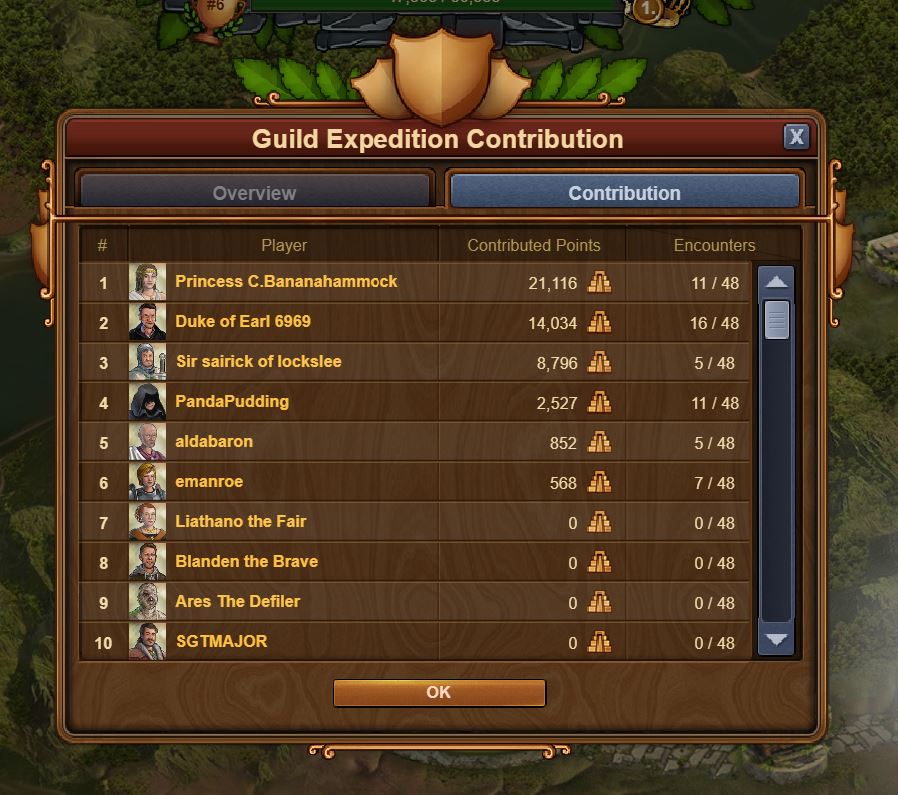Confirm with the OK button
The image size is (898, 795).
point(439,692)
